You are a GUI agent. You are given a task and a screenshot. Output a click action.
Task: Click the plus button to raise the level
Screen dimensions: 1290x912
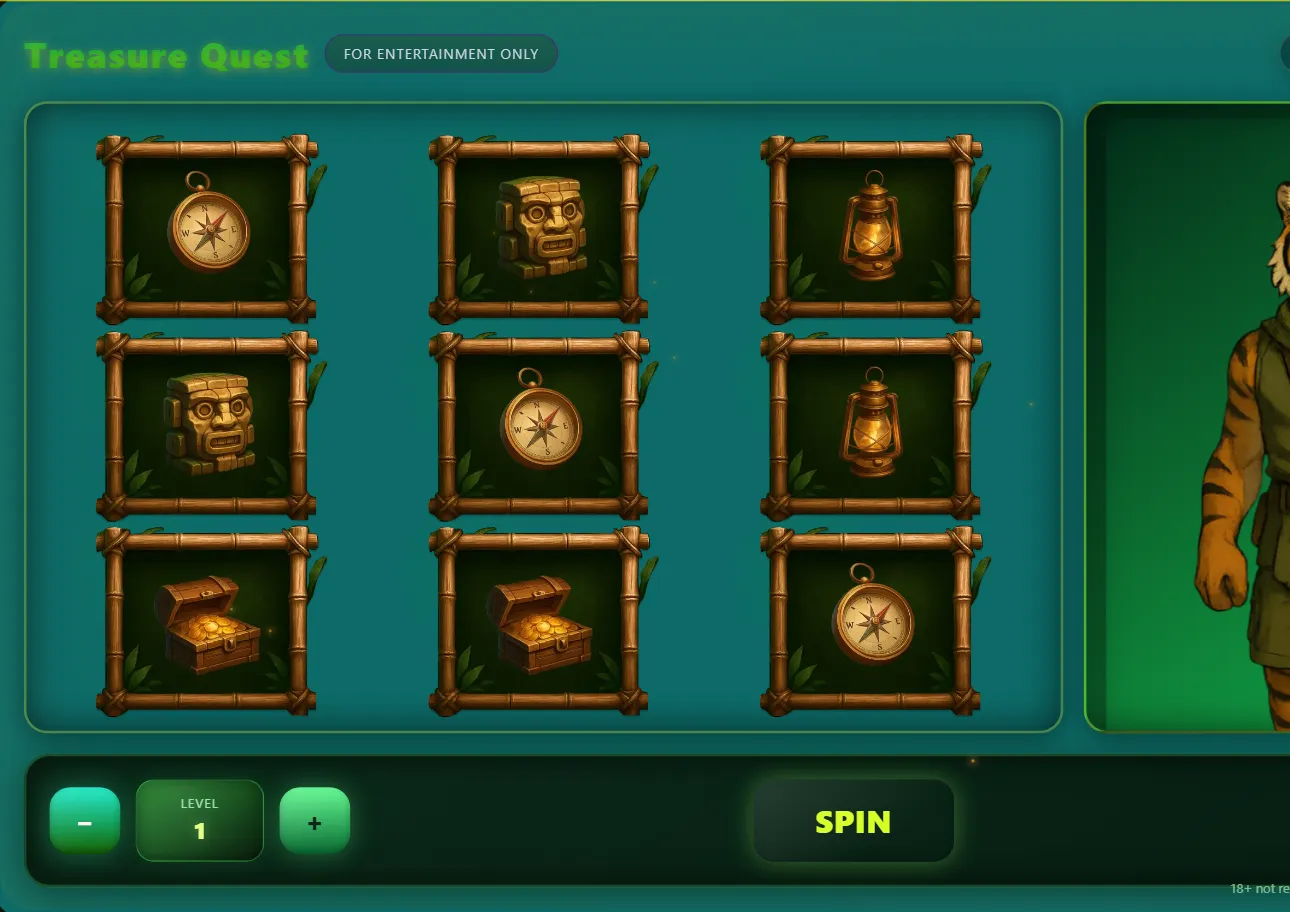point(314,820)
